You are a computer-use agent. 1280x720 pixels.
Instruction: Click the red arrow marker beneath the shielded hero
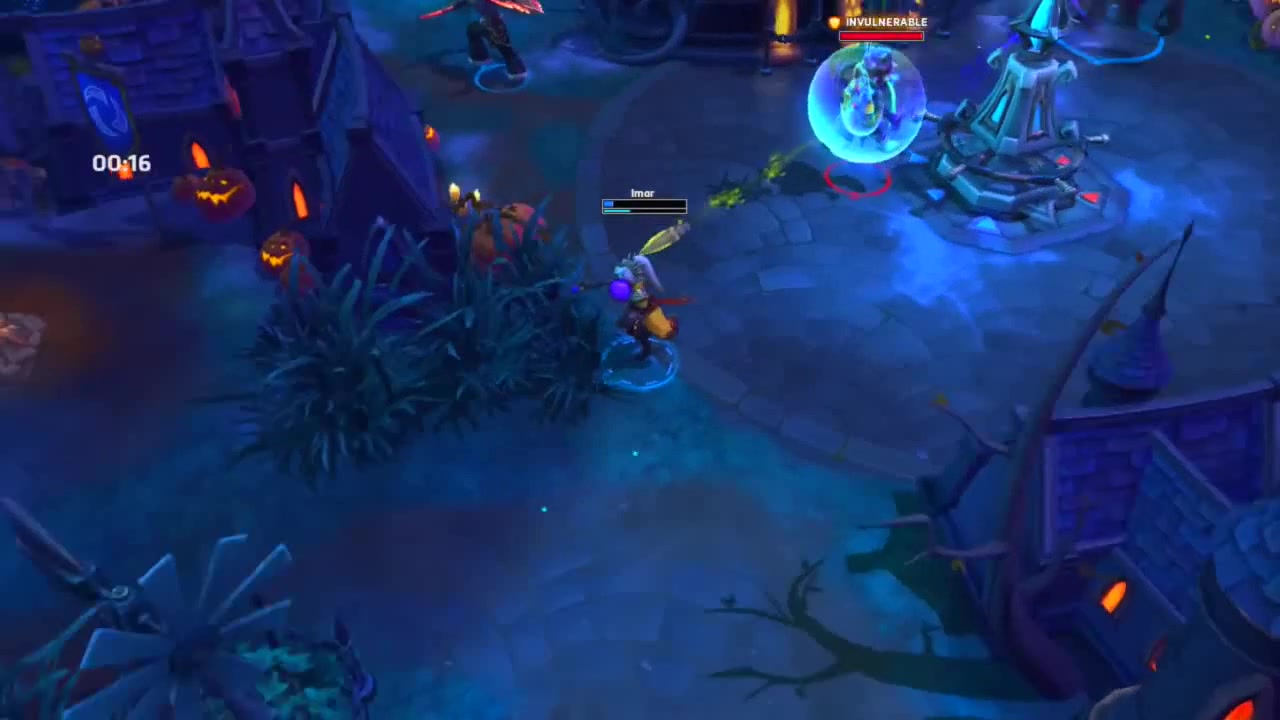858,182
